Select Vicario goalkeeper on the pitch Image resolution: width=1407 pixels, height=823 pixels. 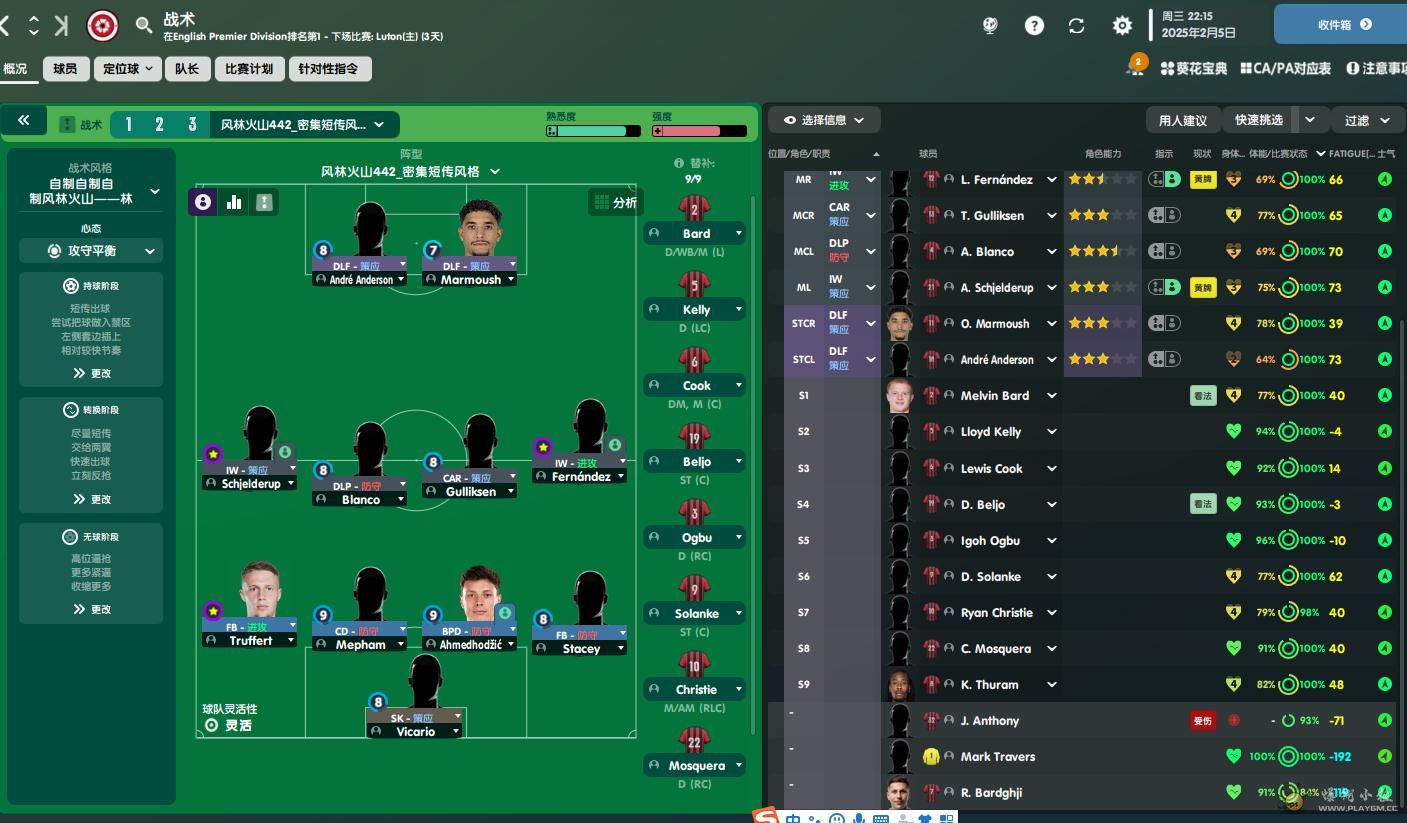click(x=416, y=731)
